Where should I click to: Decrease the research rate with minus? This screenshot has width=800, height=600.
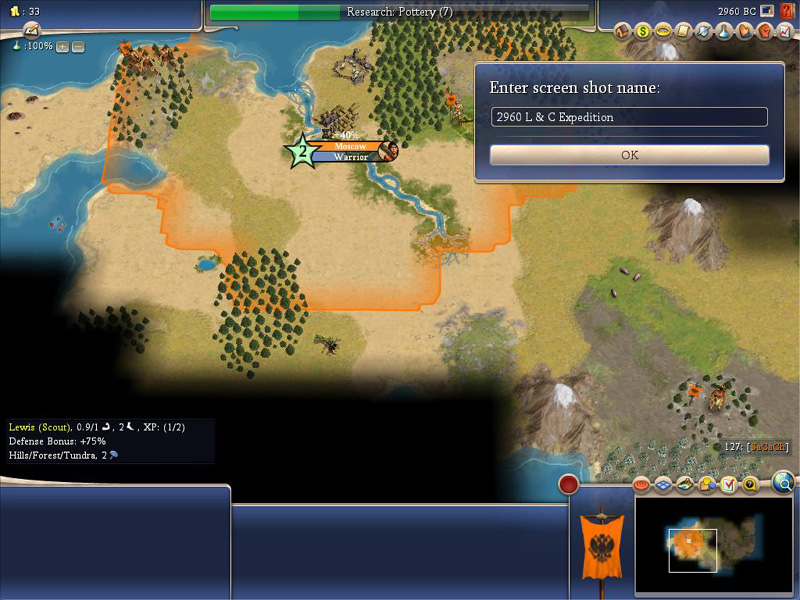(x=78, y=46)
